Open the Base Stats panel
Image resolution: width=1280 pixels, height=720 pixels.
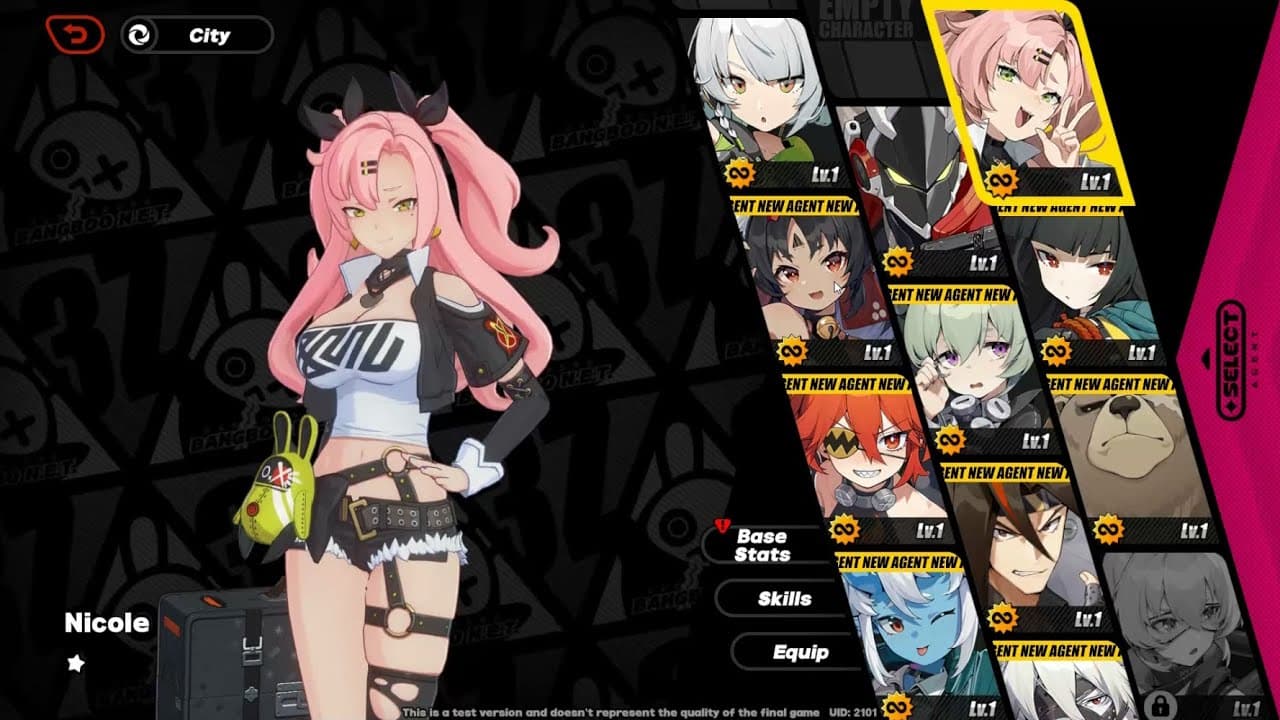tap(765, 544)
